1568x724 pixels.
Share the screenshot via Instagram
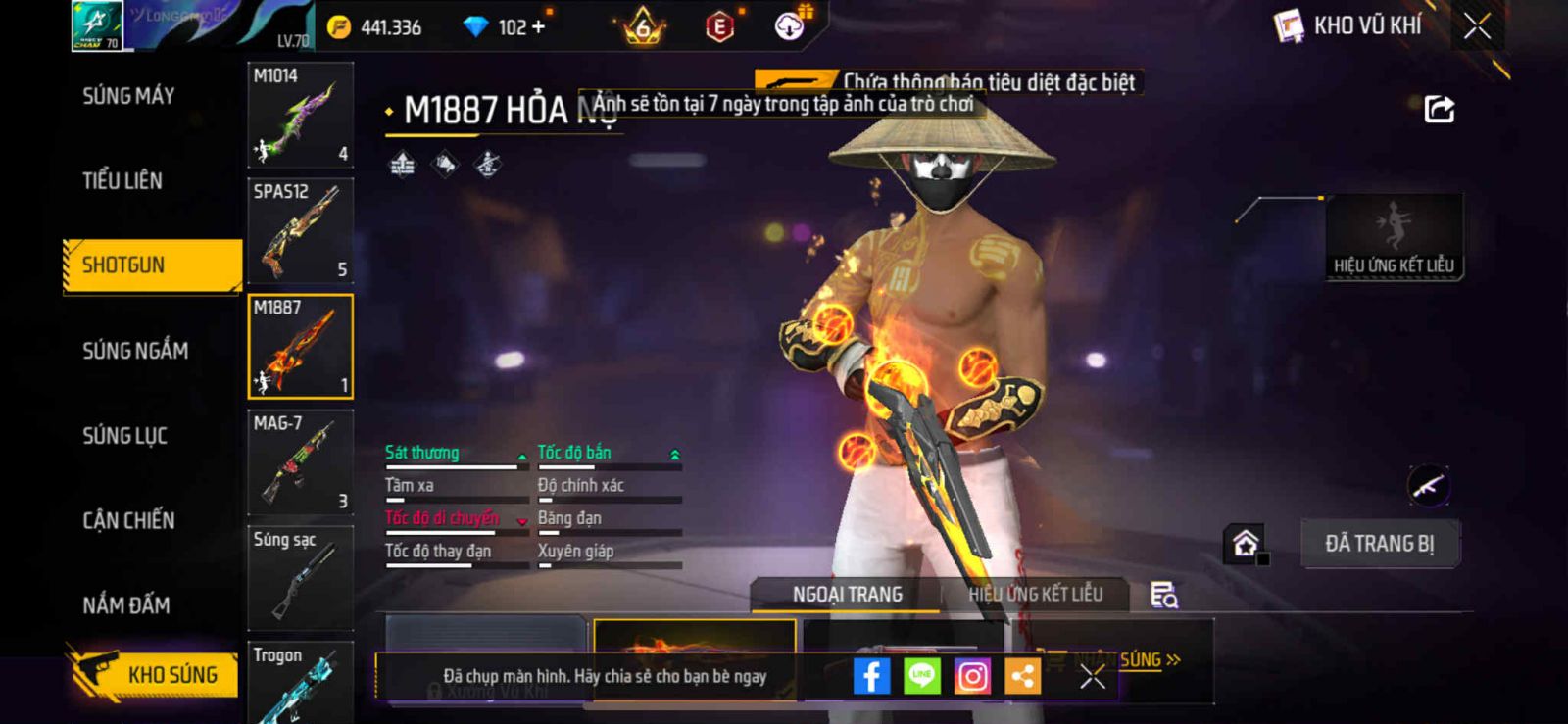click(x=972, y=676)
